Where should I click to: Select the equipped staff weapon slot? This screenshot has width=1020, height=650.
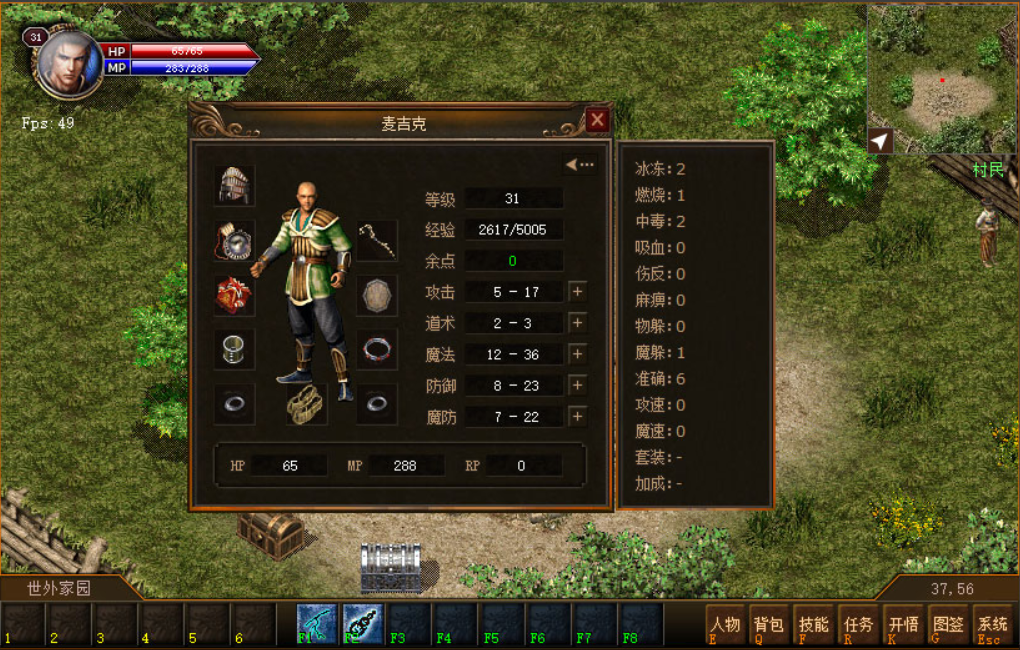point(377,241)
